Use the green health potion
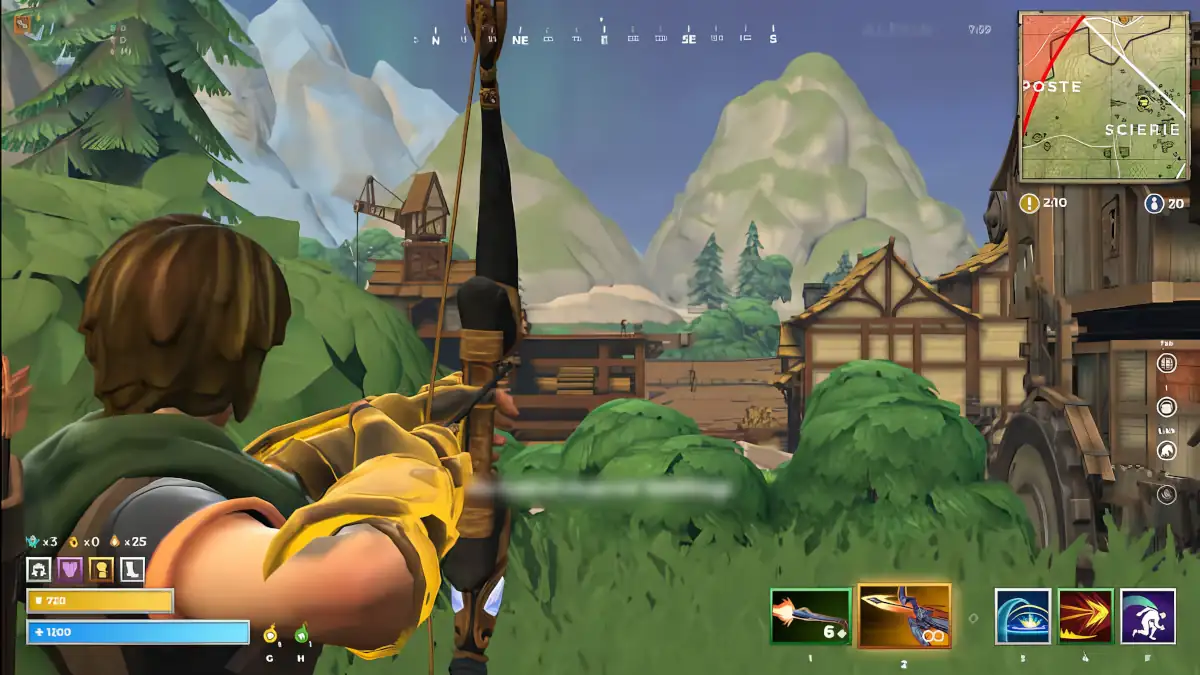1200x675 pixels. tap(301, 634)
